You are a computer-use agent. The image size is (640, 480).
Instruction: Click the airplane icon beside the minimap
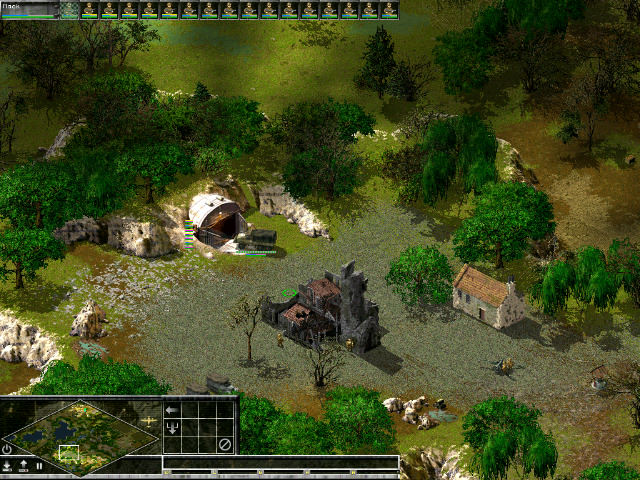(x=150, y=421)
